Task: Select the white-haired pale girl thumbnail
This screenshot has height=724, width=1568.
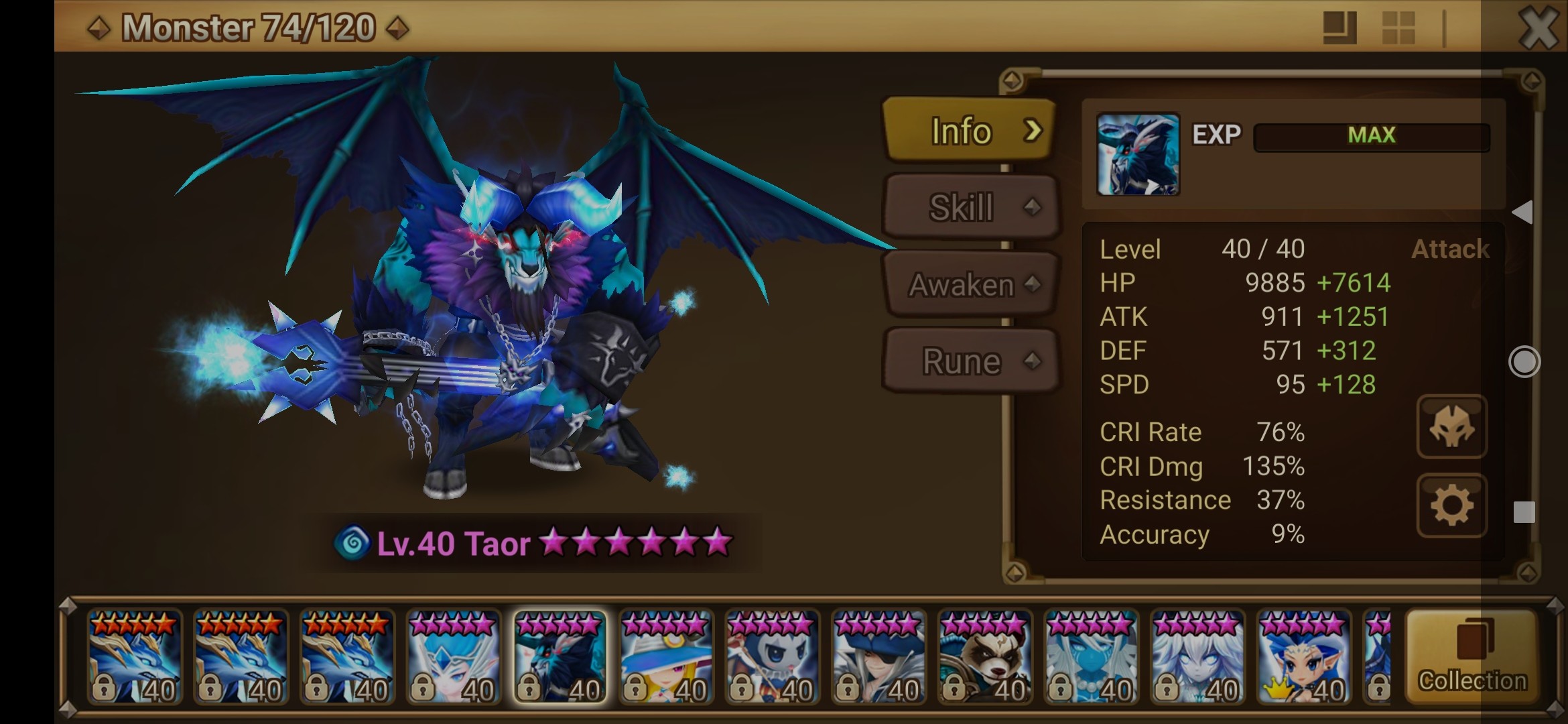Action: (x=1197, y=657)
